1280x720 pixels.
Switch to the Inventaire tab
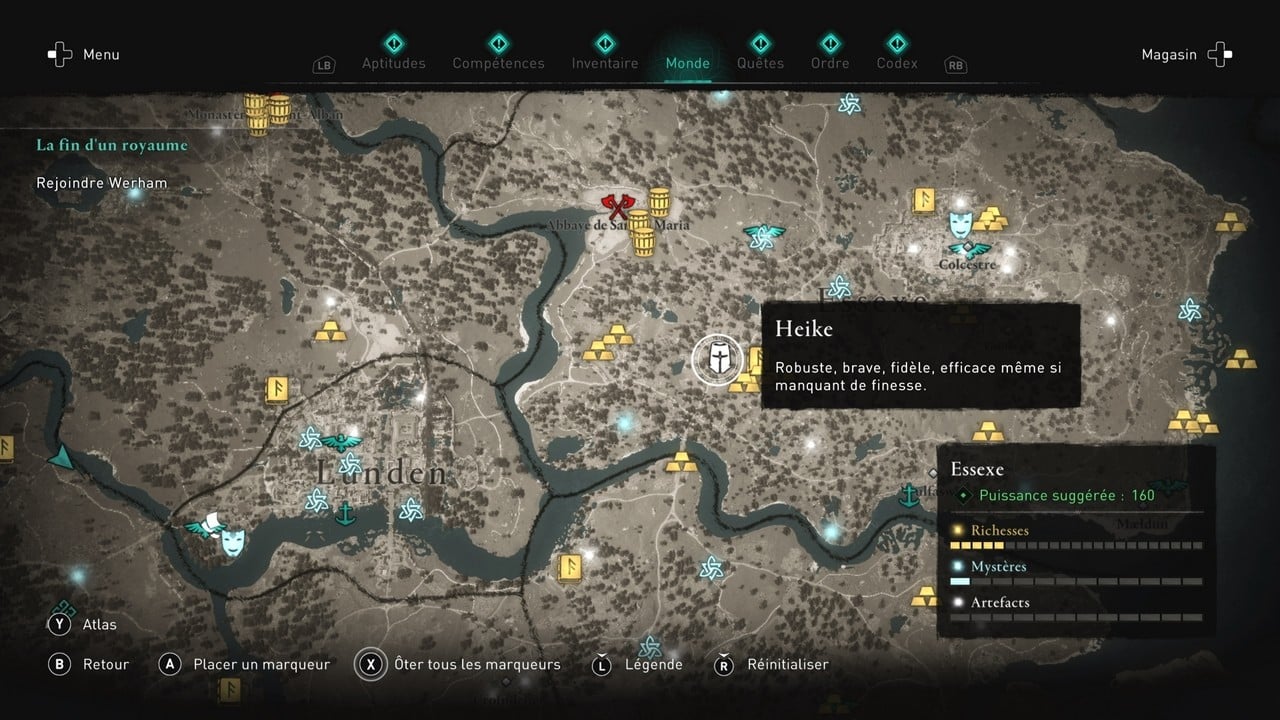604,62
